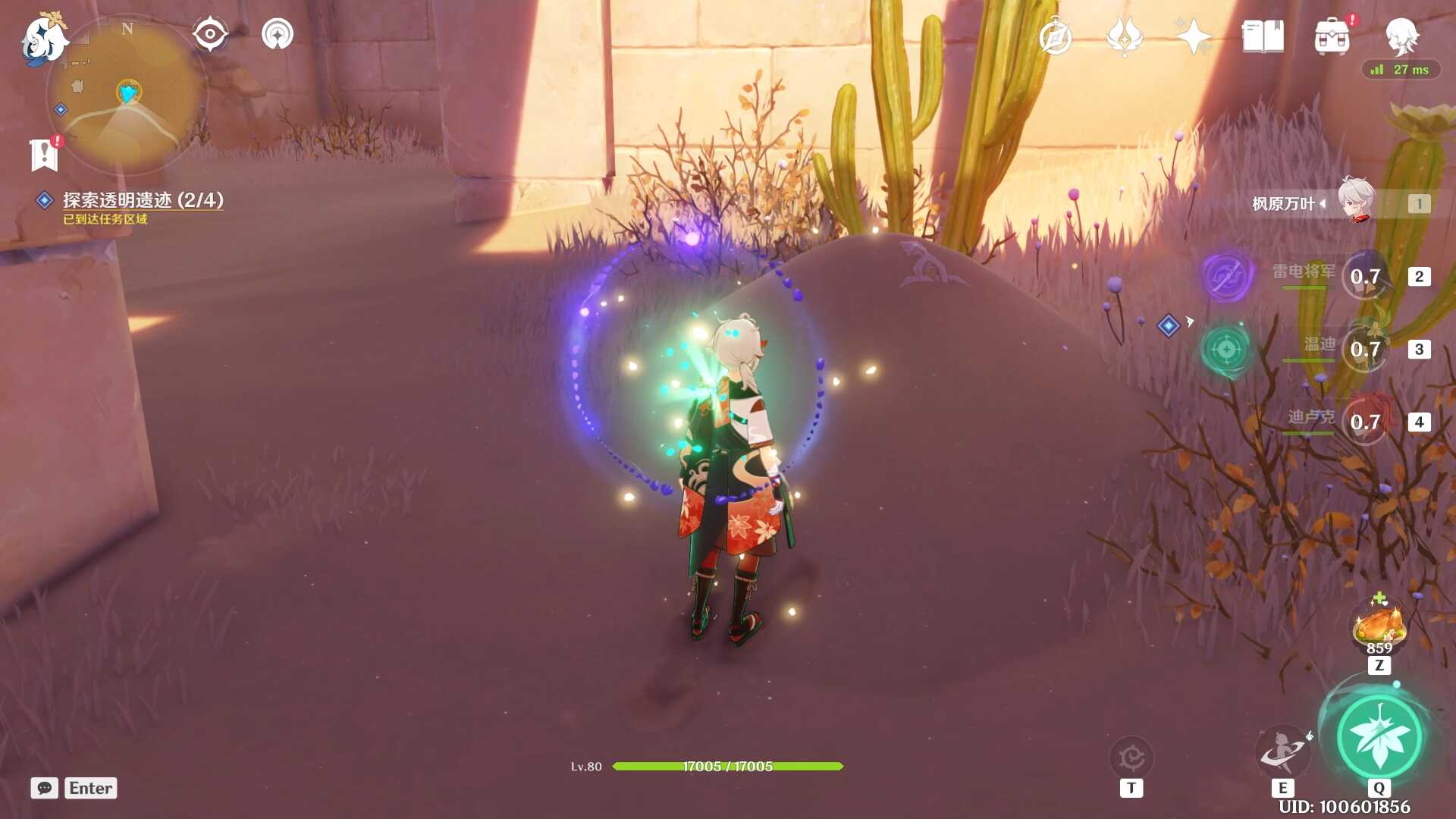This screenshot has height=819, width=1456.
Task: Activate Kazuha's elemental skill
Action: (x=1282, y=751)
